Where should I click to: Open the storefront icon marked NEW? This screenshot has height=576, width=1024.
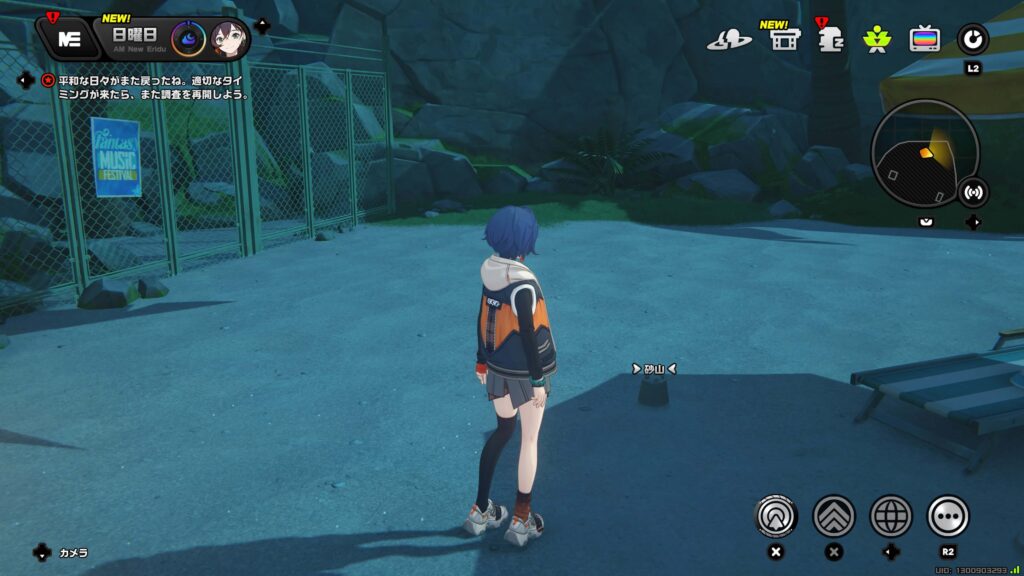pyautogui.click(x=782, y=39)
